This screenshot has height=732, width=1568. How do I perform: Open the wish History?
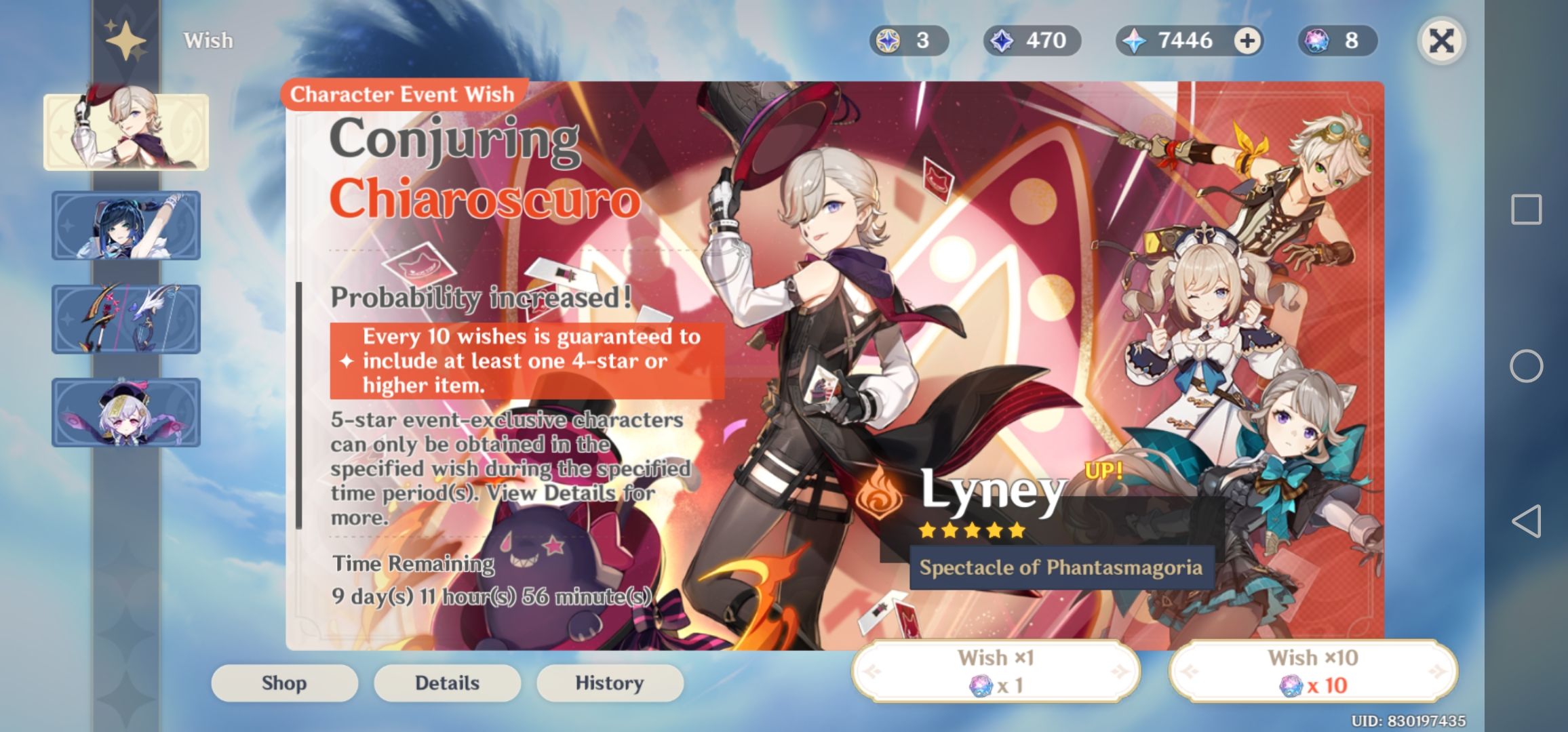(x=609, y=683)
